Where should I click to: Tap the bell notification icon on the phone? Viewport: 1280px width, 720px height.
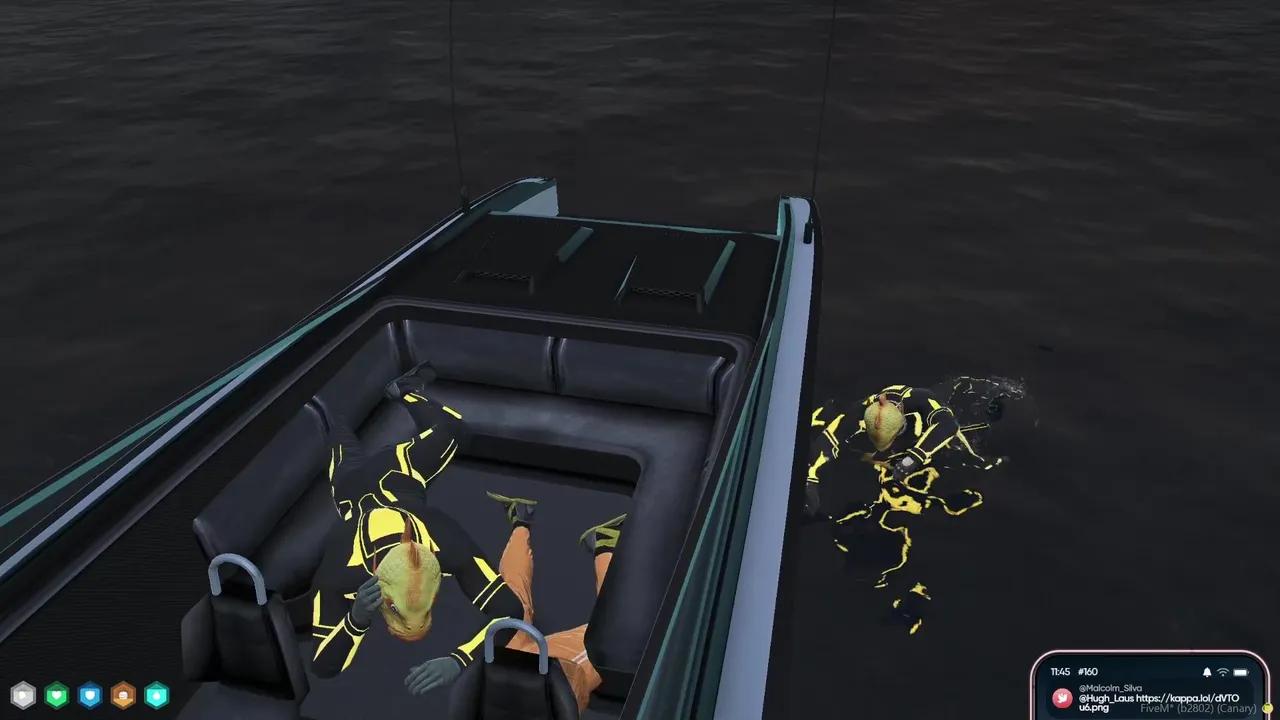coord(1207,672)
